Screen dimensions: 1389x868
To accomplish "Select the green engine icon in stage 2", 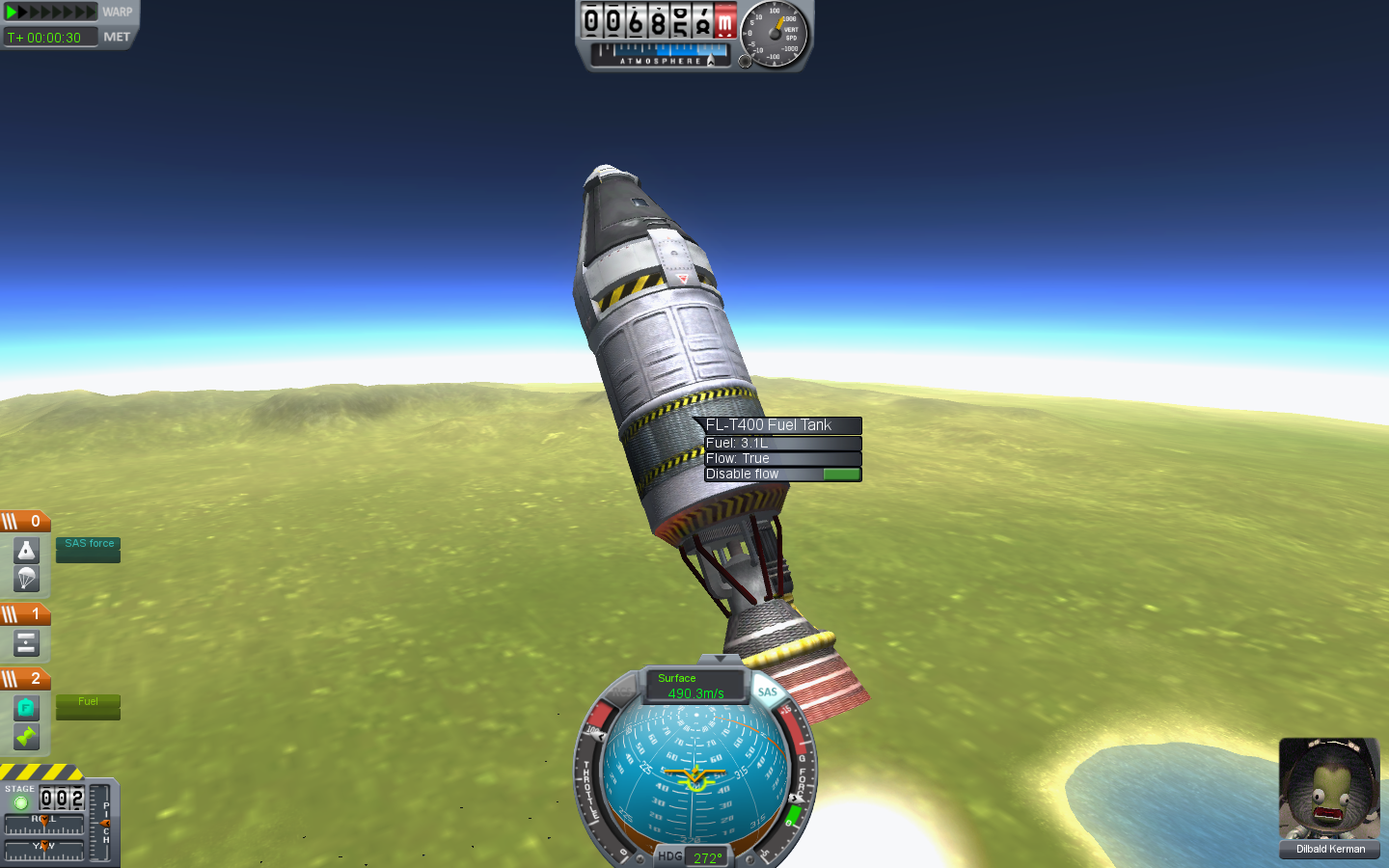I will (x=26, y=737).
